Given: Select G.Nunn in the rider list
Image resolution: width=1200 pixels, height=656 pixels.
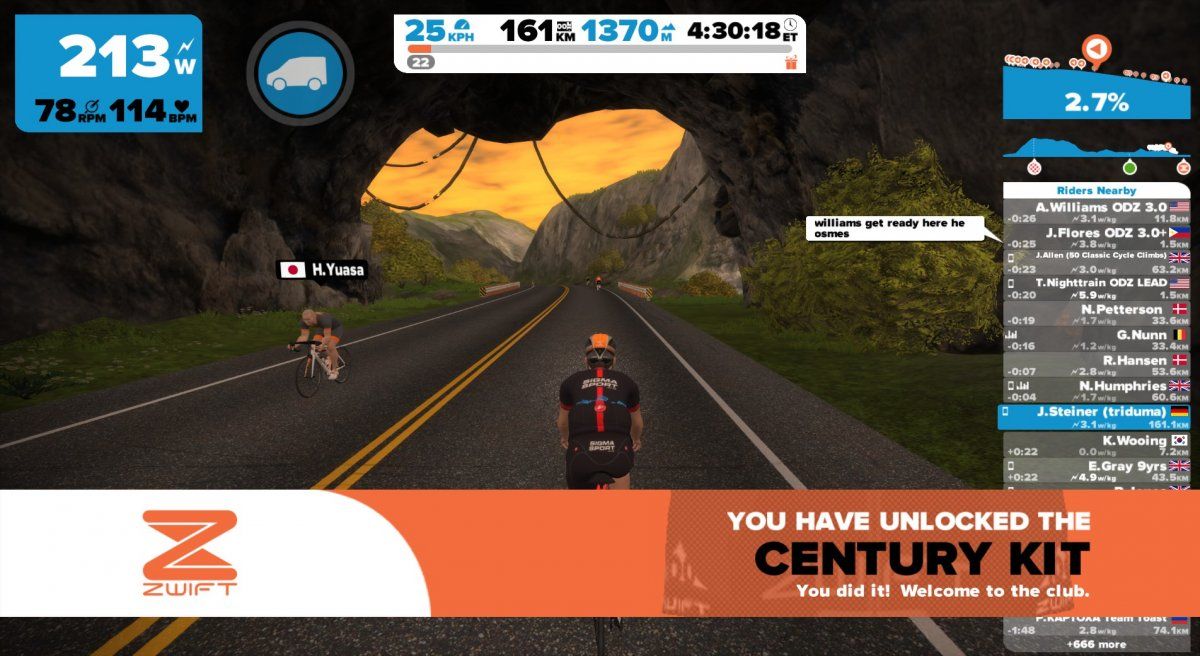Looking at the screenshot, I should click(x=1097, y=340).
